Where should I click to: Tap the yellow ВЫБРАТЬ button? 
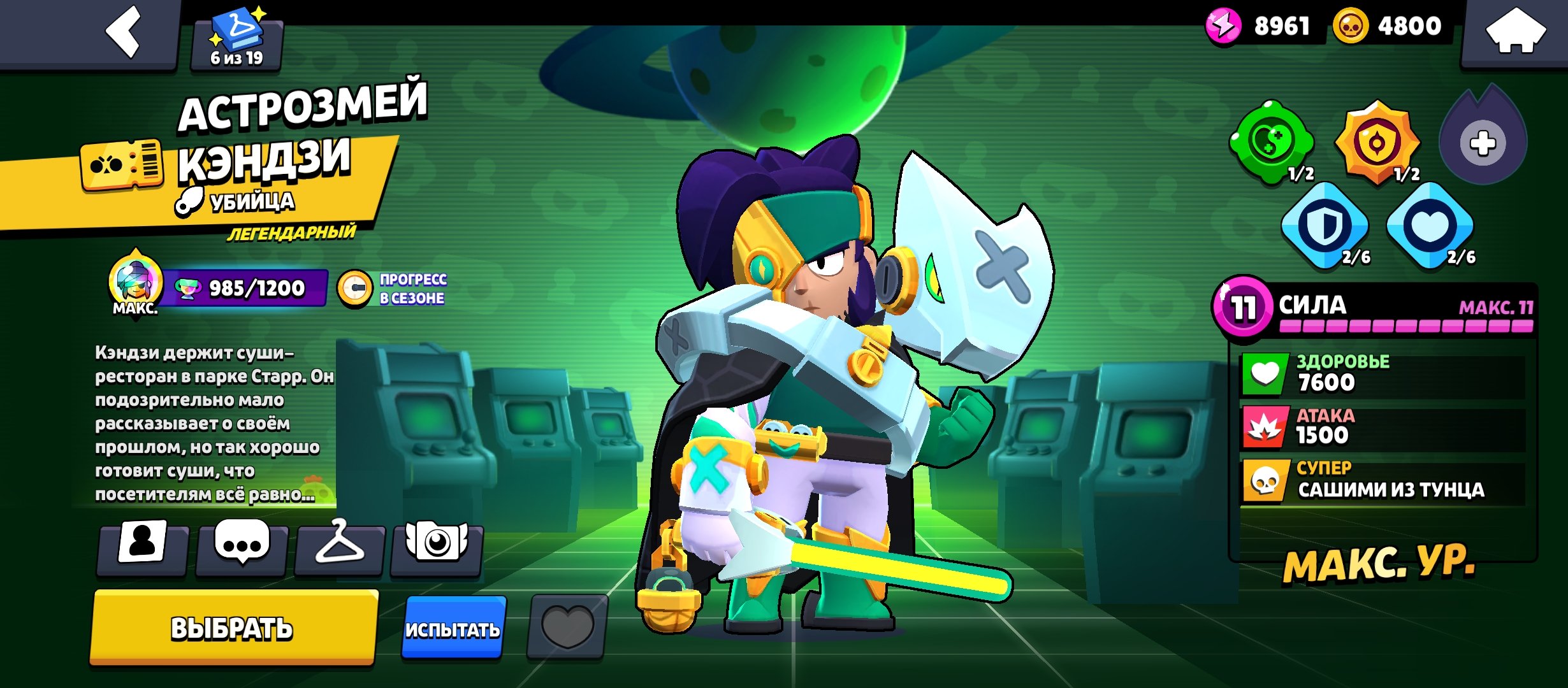point(232,628)
